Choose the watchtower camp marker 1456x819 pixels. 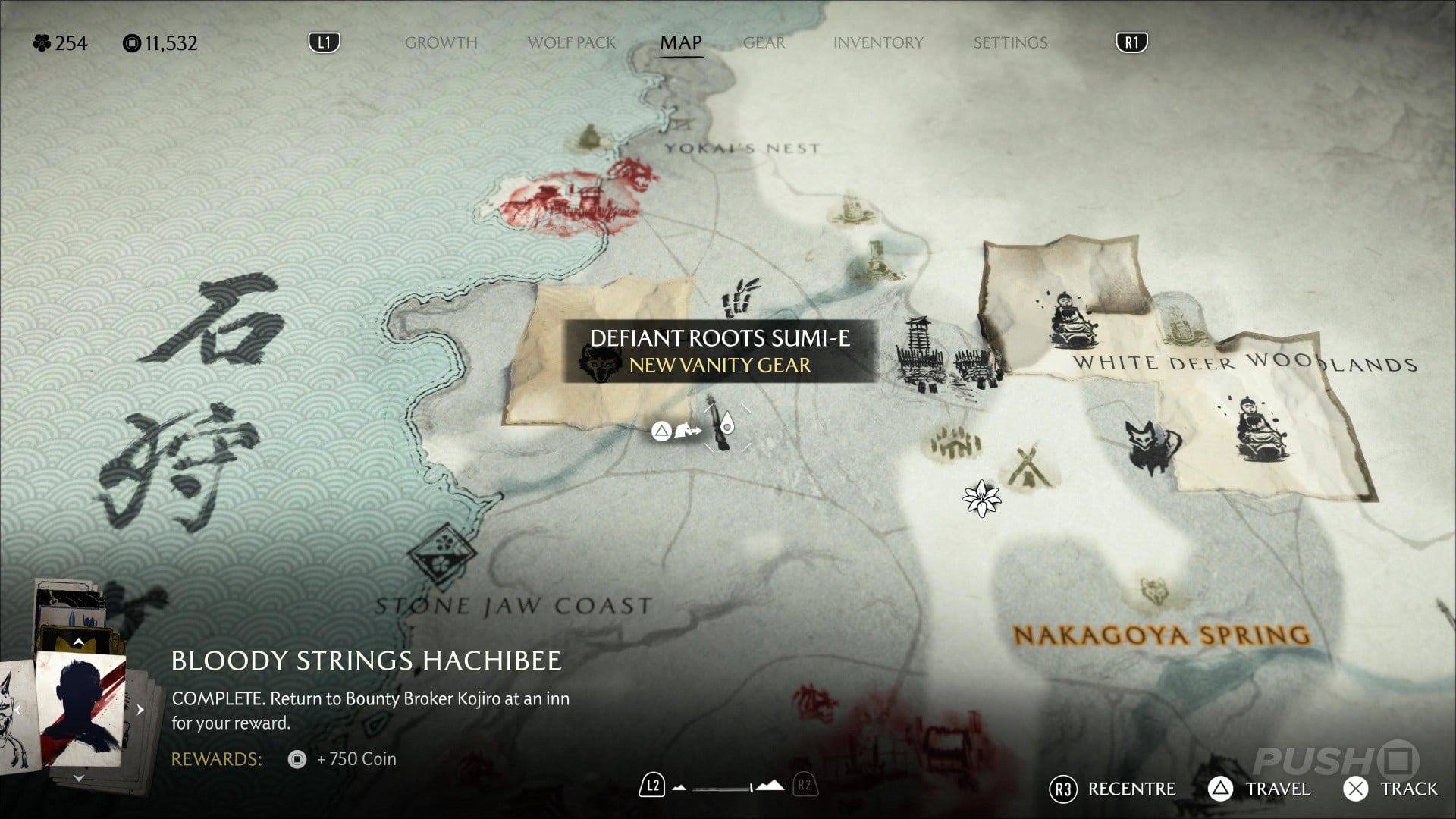click(919, 353)
